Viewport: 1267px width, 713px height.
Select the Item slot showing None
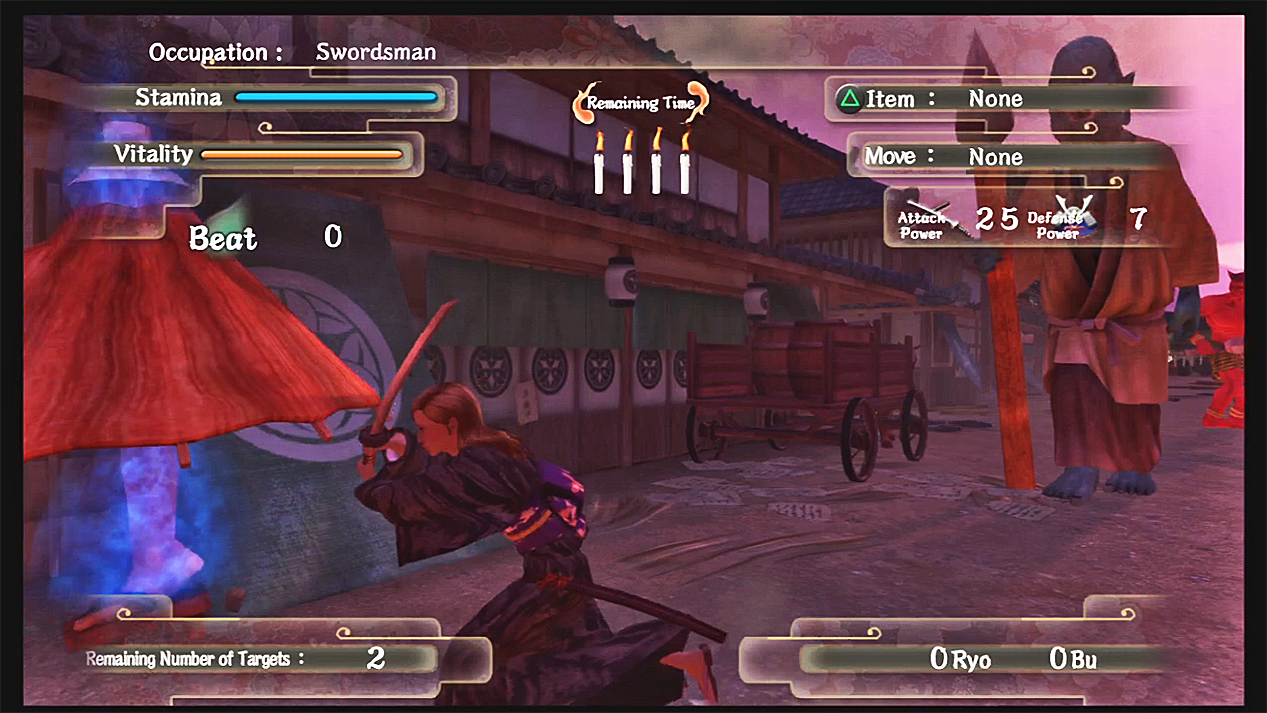click(x=995, y=99)
